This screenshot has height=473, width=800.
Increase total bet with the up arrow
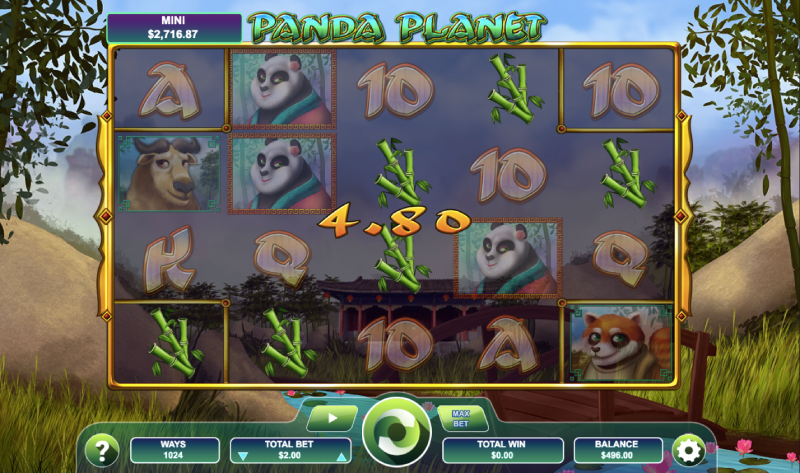342,456
